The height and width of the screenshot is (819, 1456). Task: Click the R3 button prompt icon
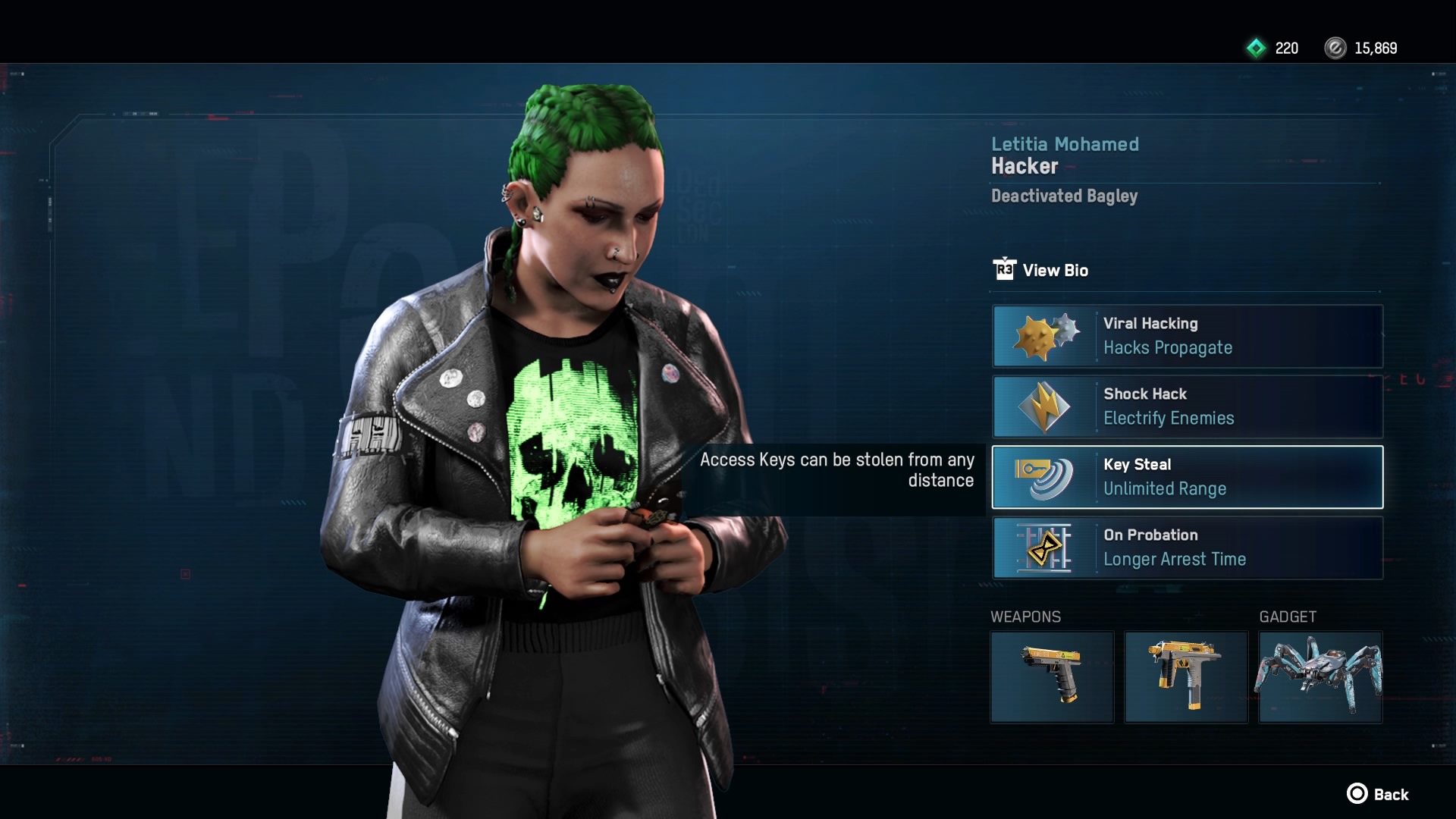1004,269
